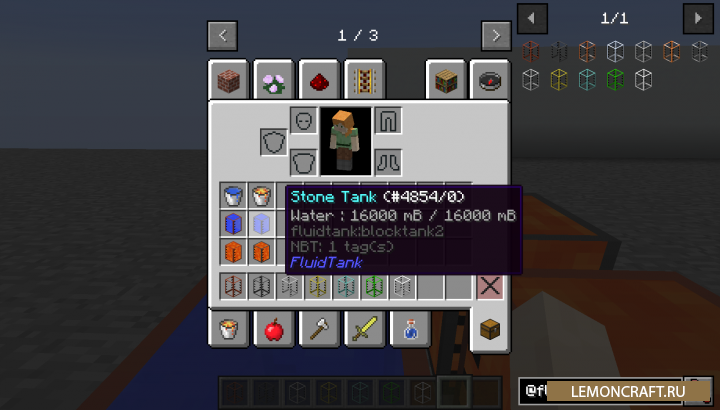
Task: Select the Redstone dust tab
Action: (x=318, y=80)
